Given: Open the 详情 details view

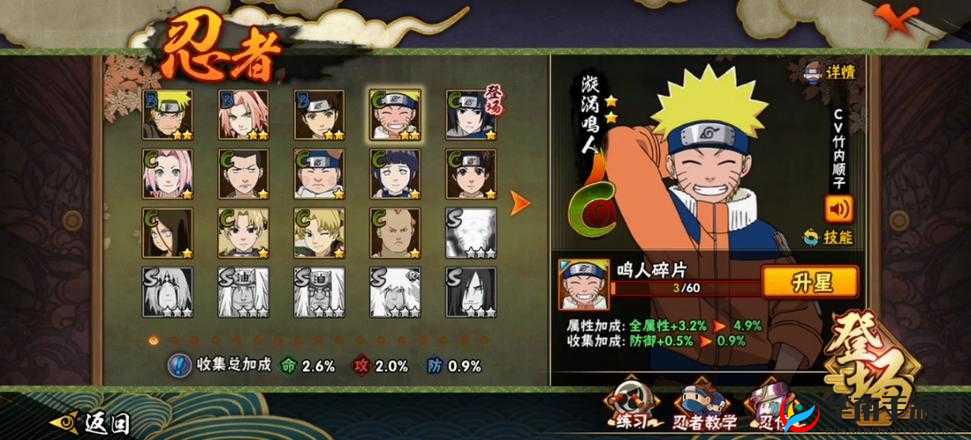Looking at the screenshot, I should pyautogui.click(x=828, y=73).
